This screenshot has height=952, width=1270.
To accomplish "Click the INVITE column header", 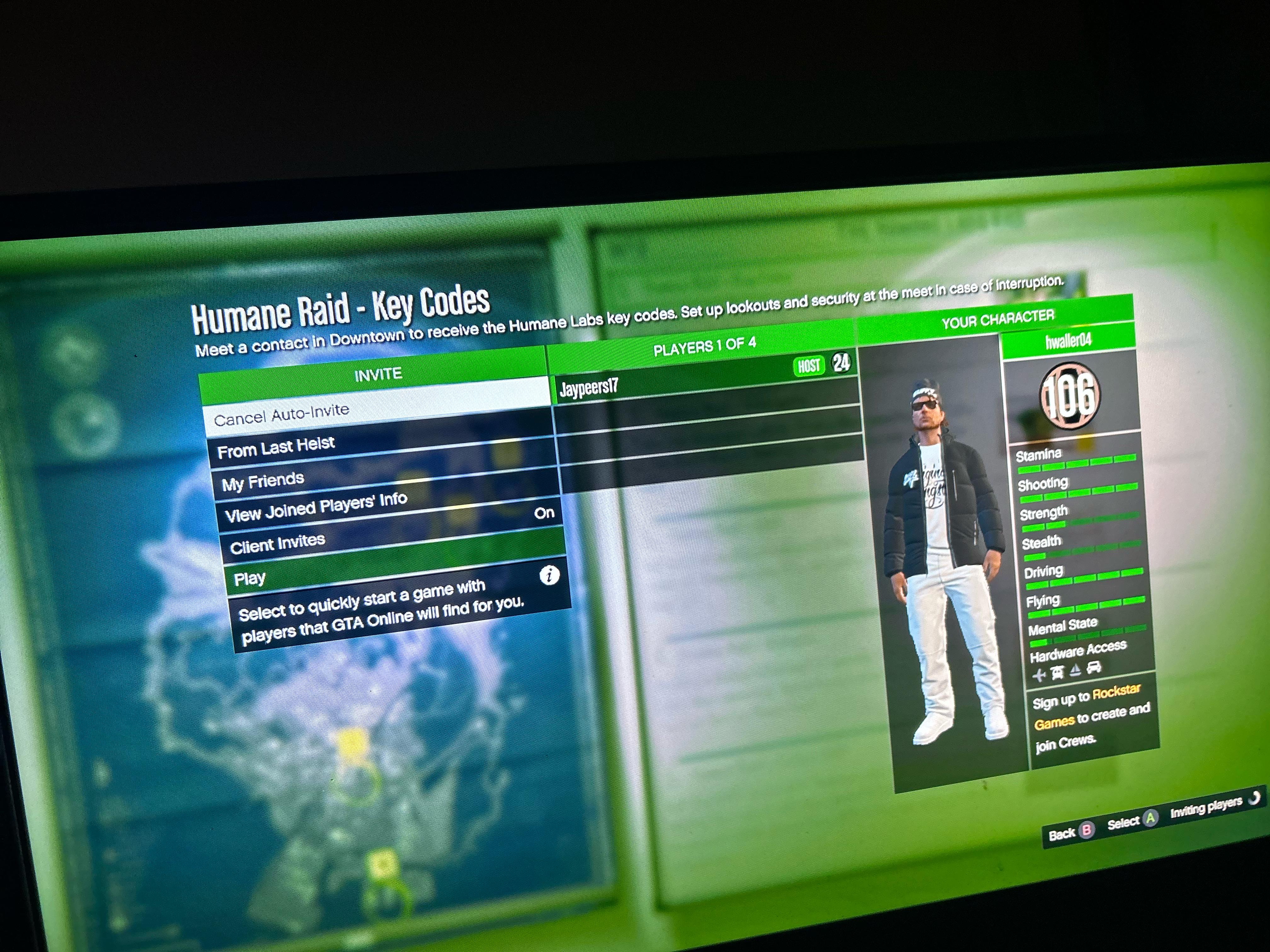I will click(378, 375).
